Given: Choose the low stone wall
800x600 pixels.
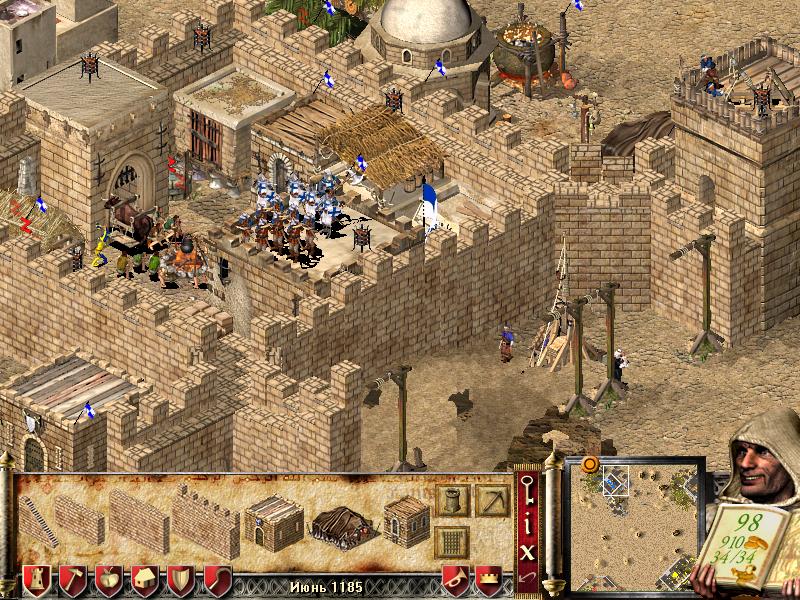Looking at the screenshot, I should click(79, 518).
